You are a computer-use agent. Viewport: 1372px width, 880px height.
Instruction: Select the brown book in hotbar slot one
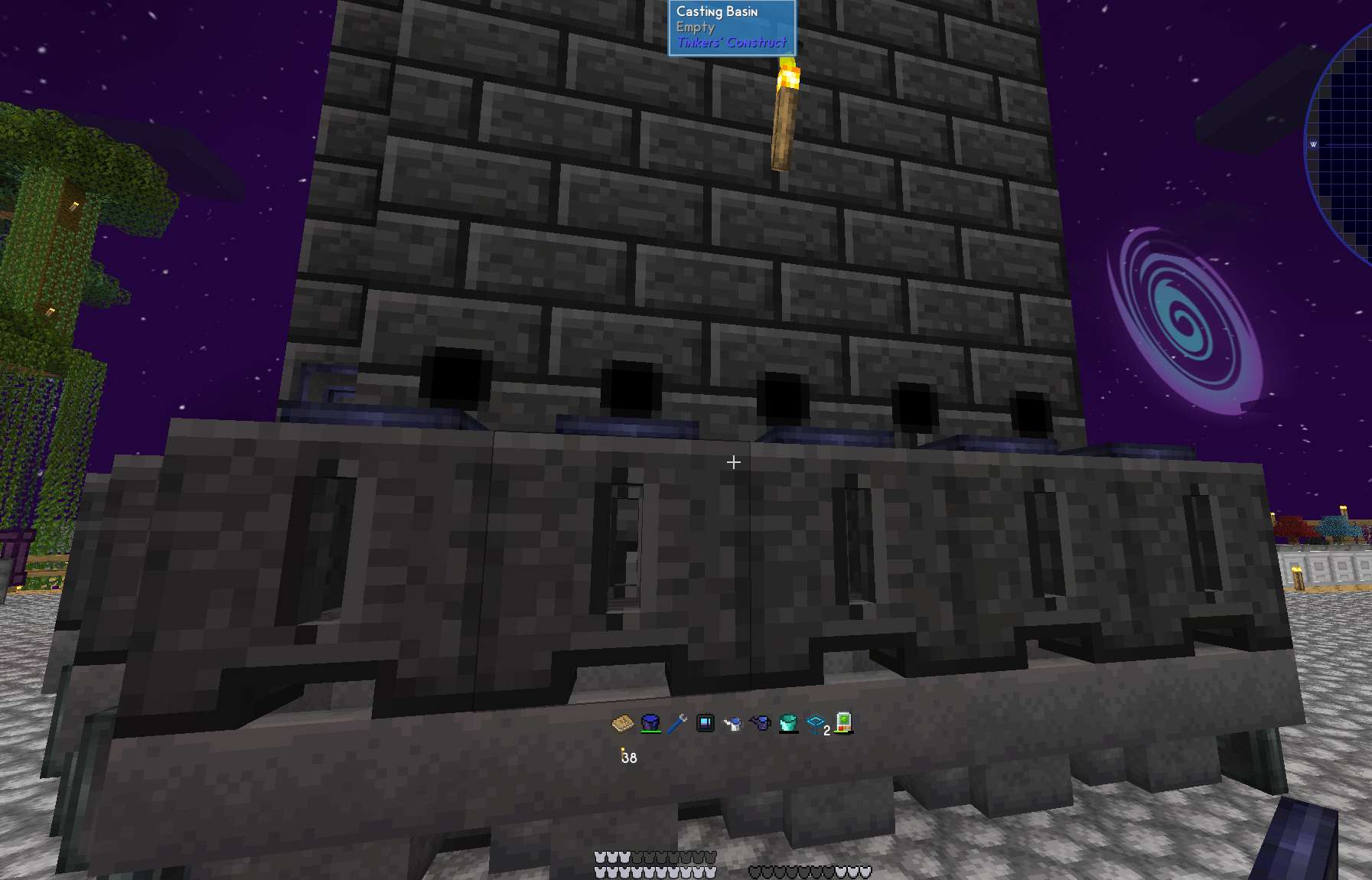(x=622, y=725)
